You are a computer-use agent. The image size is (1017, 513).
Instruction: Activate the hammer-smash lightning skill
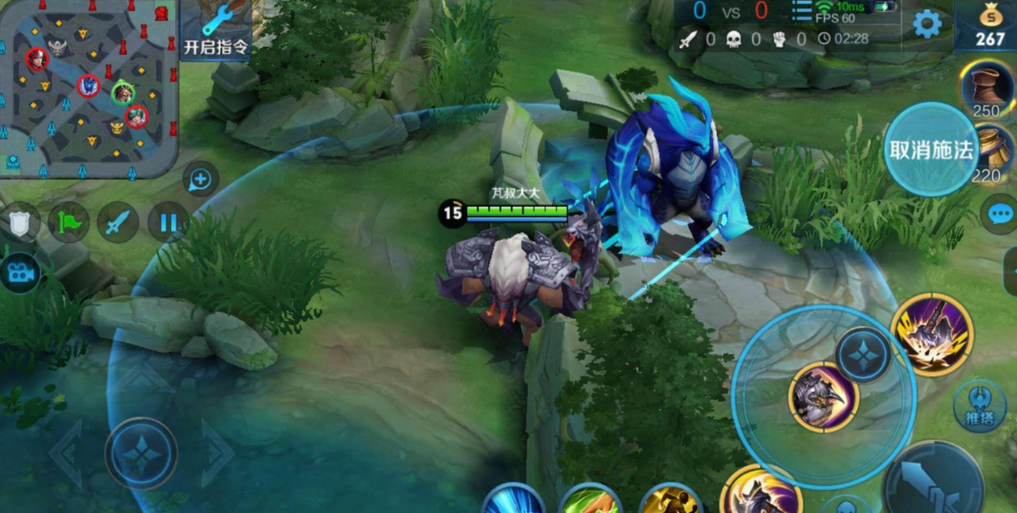[x=931, y=334]
